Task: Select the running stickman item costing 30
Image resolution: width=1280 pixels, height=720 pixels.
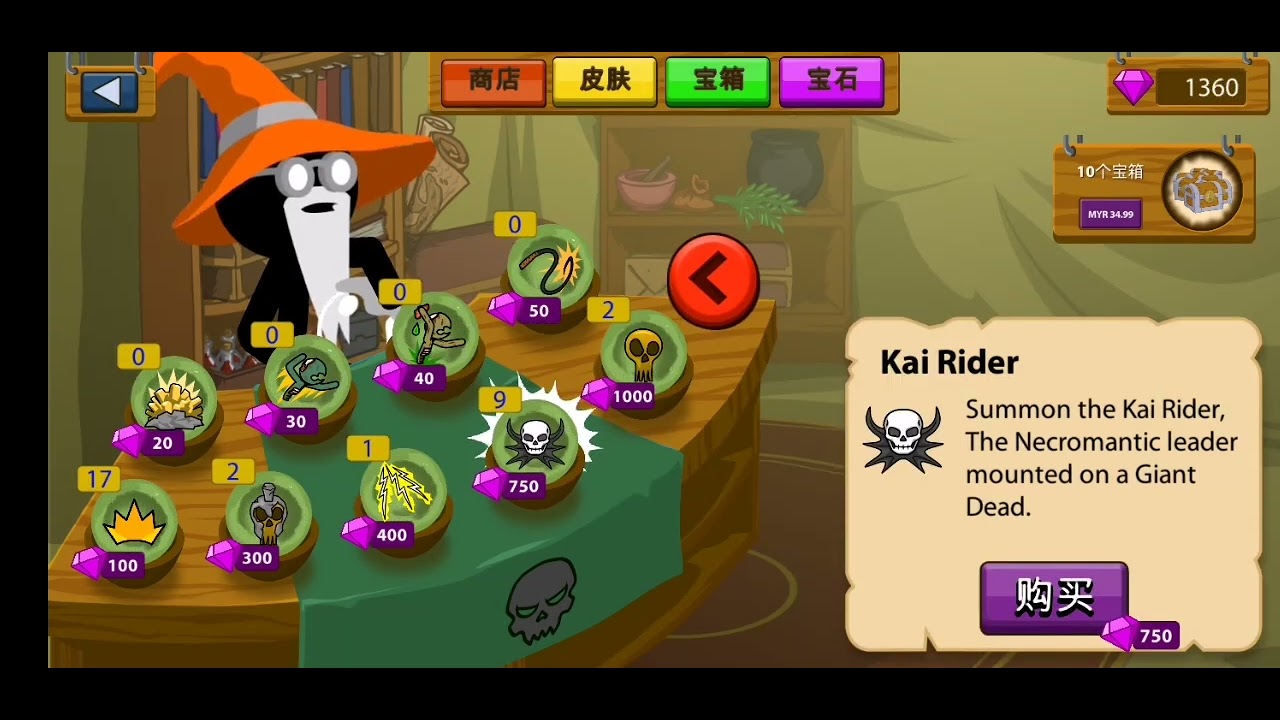Action: pos(307,378)
